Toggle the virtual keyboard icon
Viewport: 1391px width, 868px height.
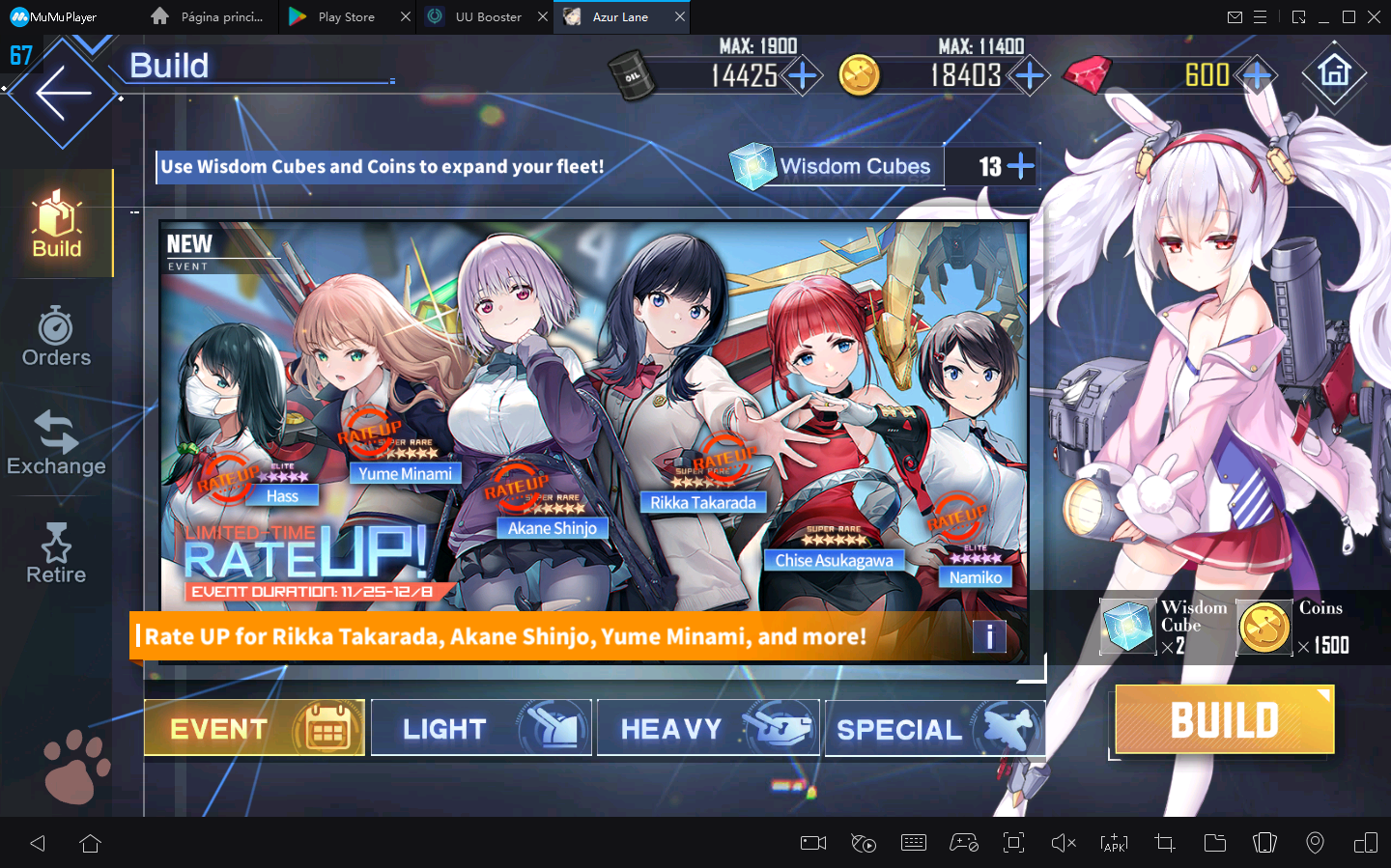pos(913,843)
